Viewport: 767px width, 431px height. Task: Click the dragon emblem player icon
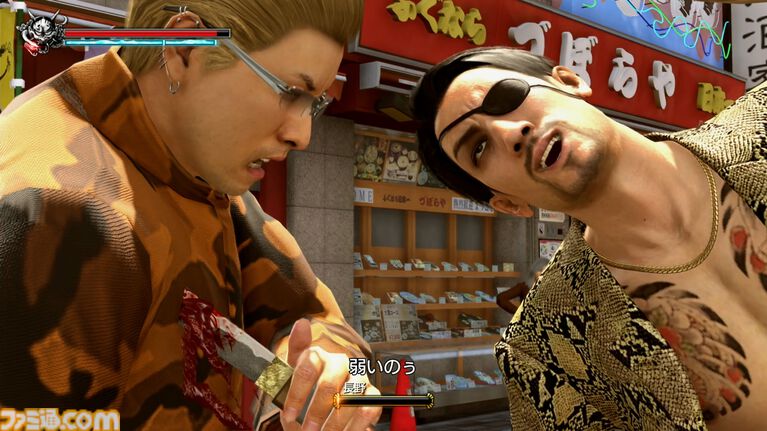point(43,34)
